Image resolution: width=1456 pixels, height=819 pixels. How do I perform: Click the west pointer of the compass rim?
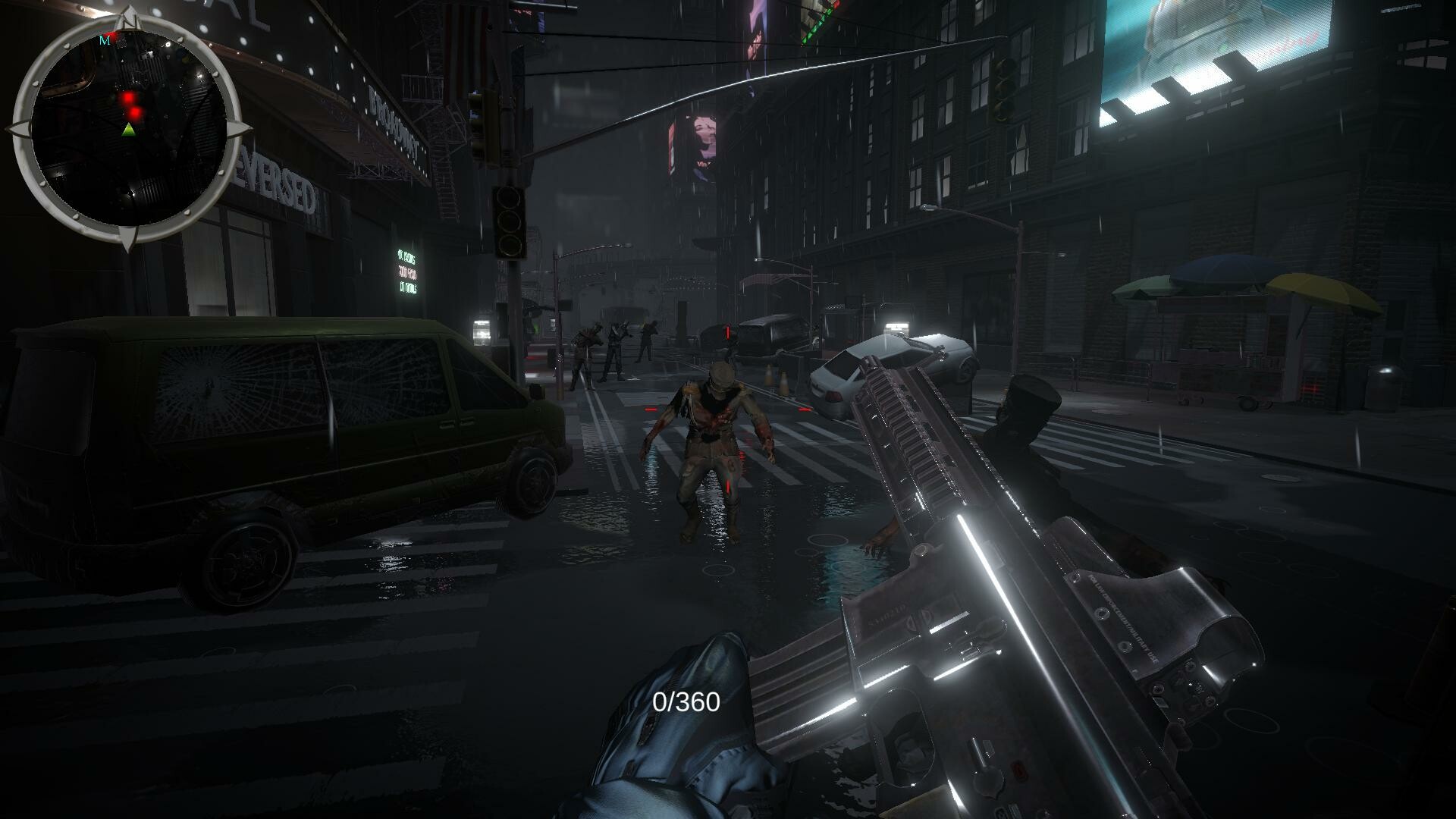coord(19,129)
